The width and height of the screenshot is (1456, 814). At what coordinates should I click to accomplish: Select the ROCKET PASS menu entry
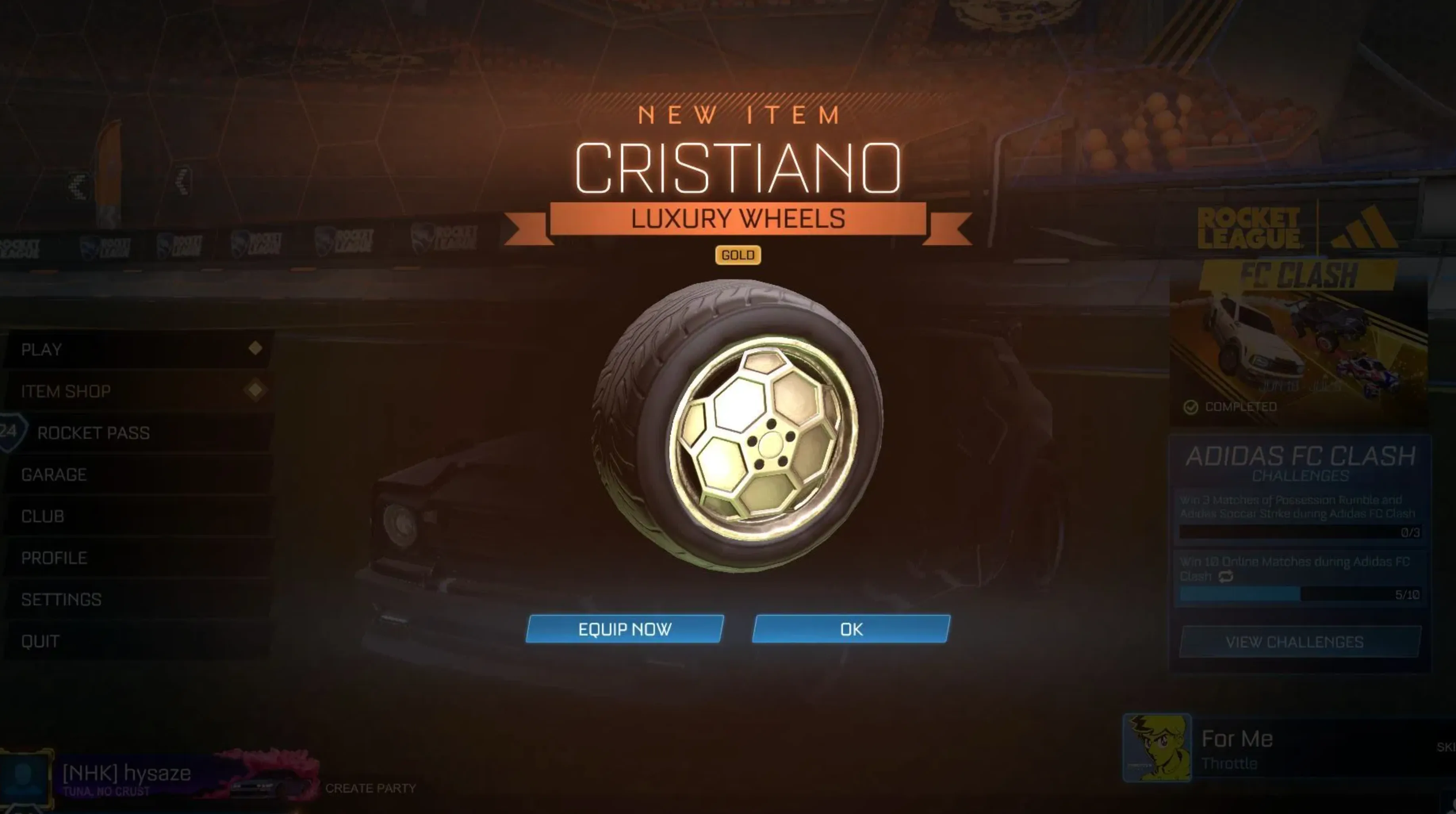click(x=93, y=432)
